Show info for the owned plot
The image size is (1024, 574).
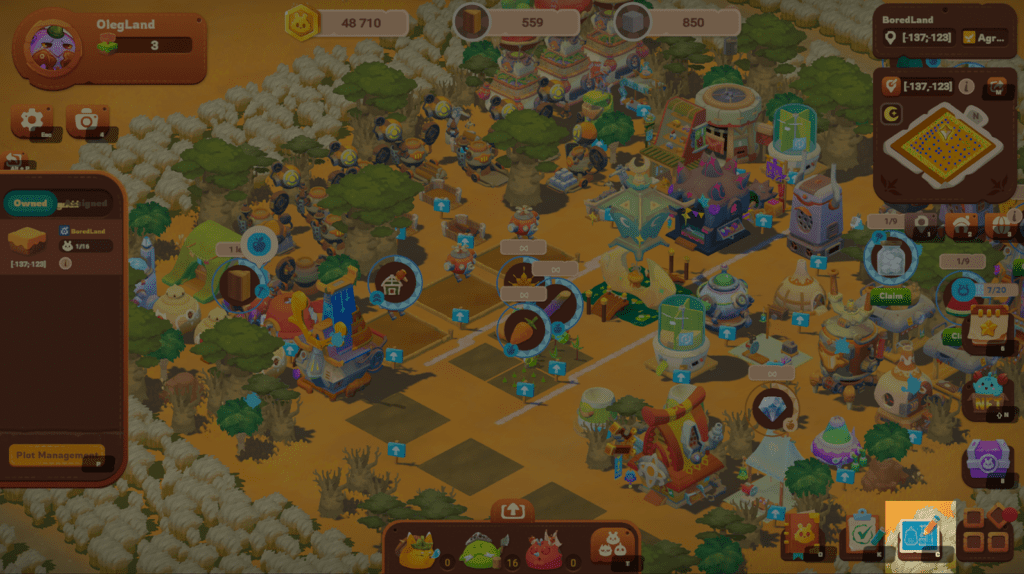pyautogui.click(x=65, y=263)
